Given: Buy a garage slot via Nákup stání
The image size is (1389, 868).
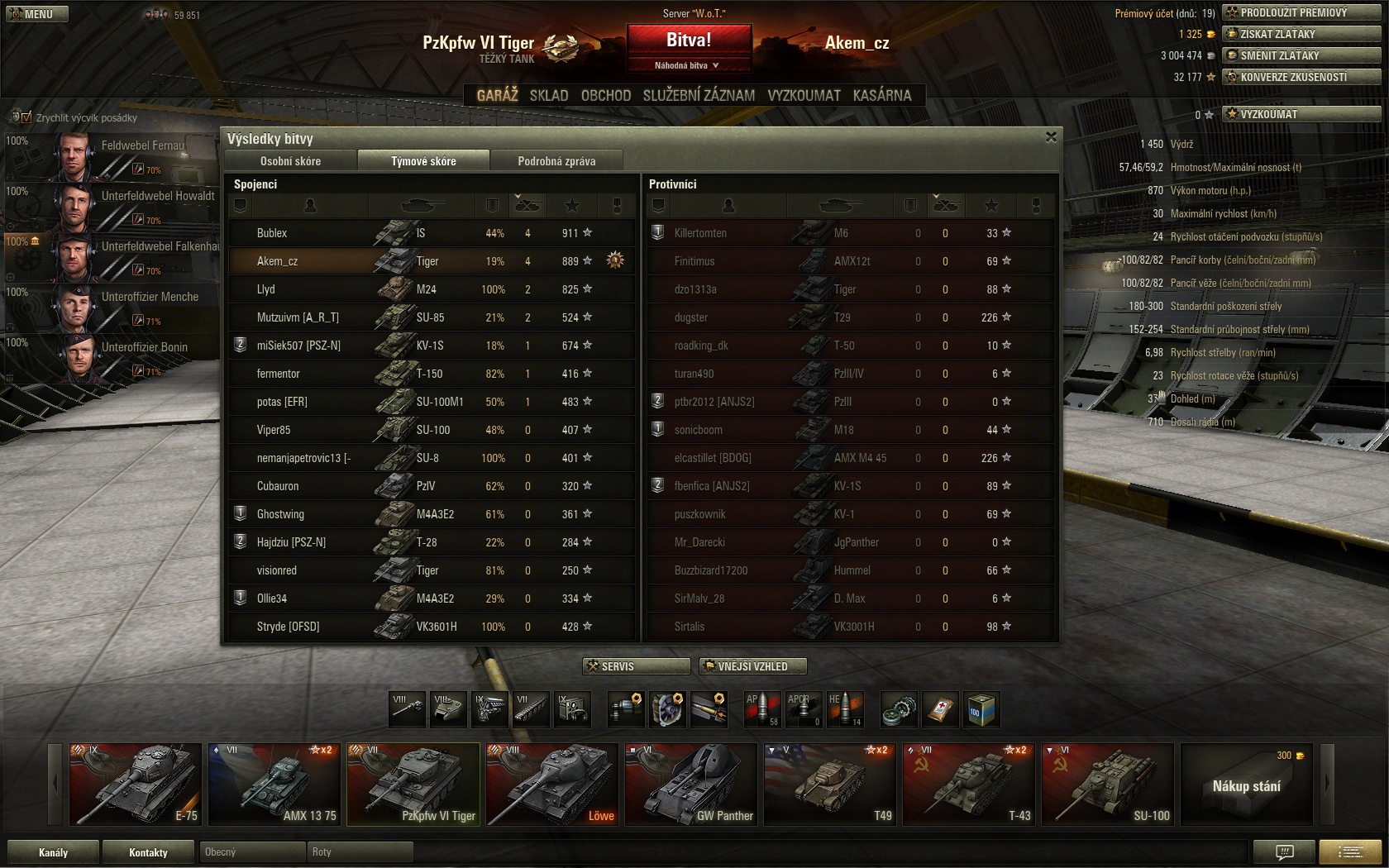Looking at the screenshot, I should [x=1246, y=785].
